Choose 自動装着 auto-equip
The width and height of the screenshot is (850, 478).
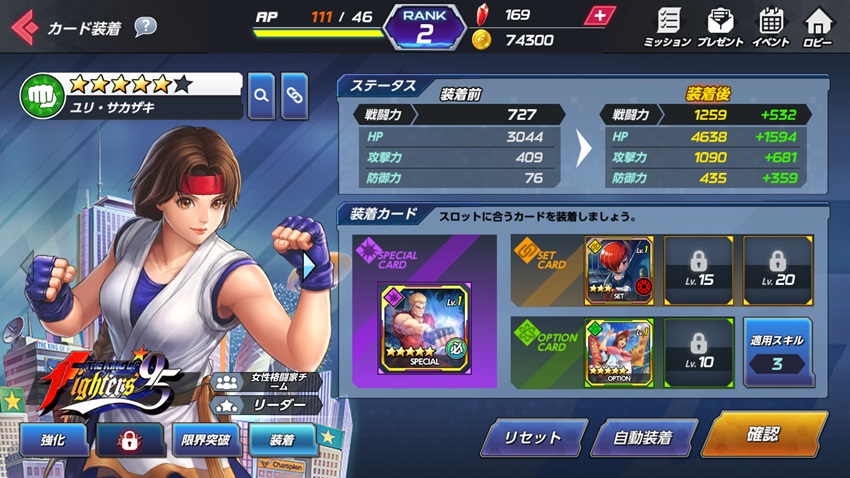tap(643, 438)
